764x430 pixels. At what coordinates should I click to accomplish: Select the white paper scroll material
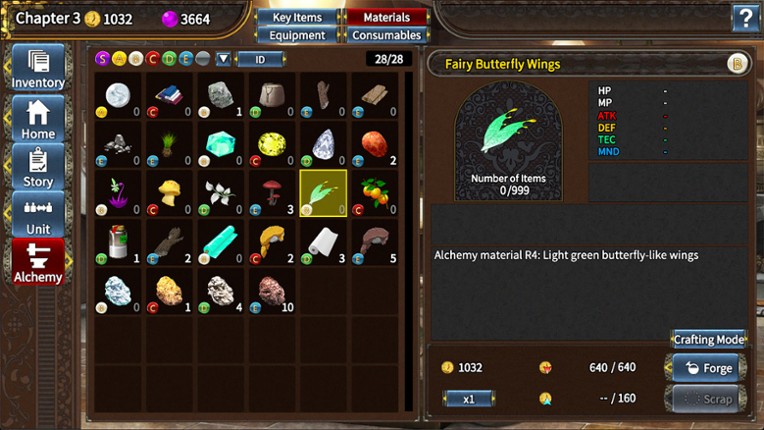coord(323,243)
